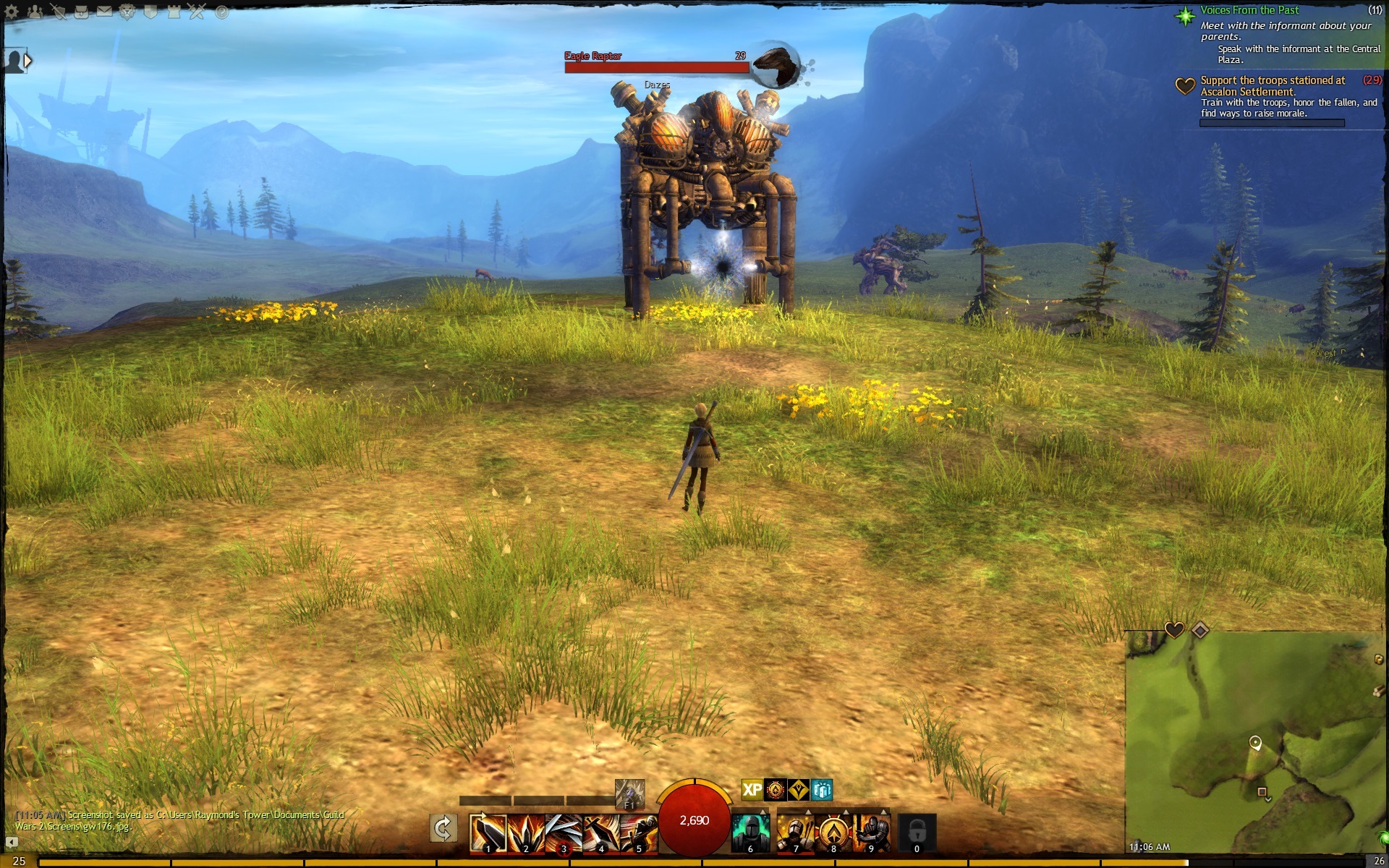Use weapon skill 5 rushing charge
The width and height of the screenshot is (1389, 868).
[639, 833]
